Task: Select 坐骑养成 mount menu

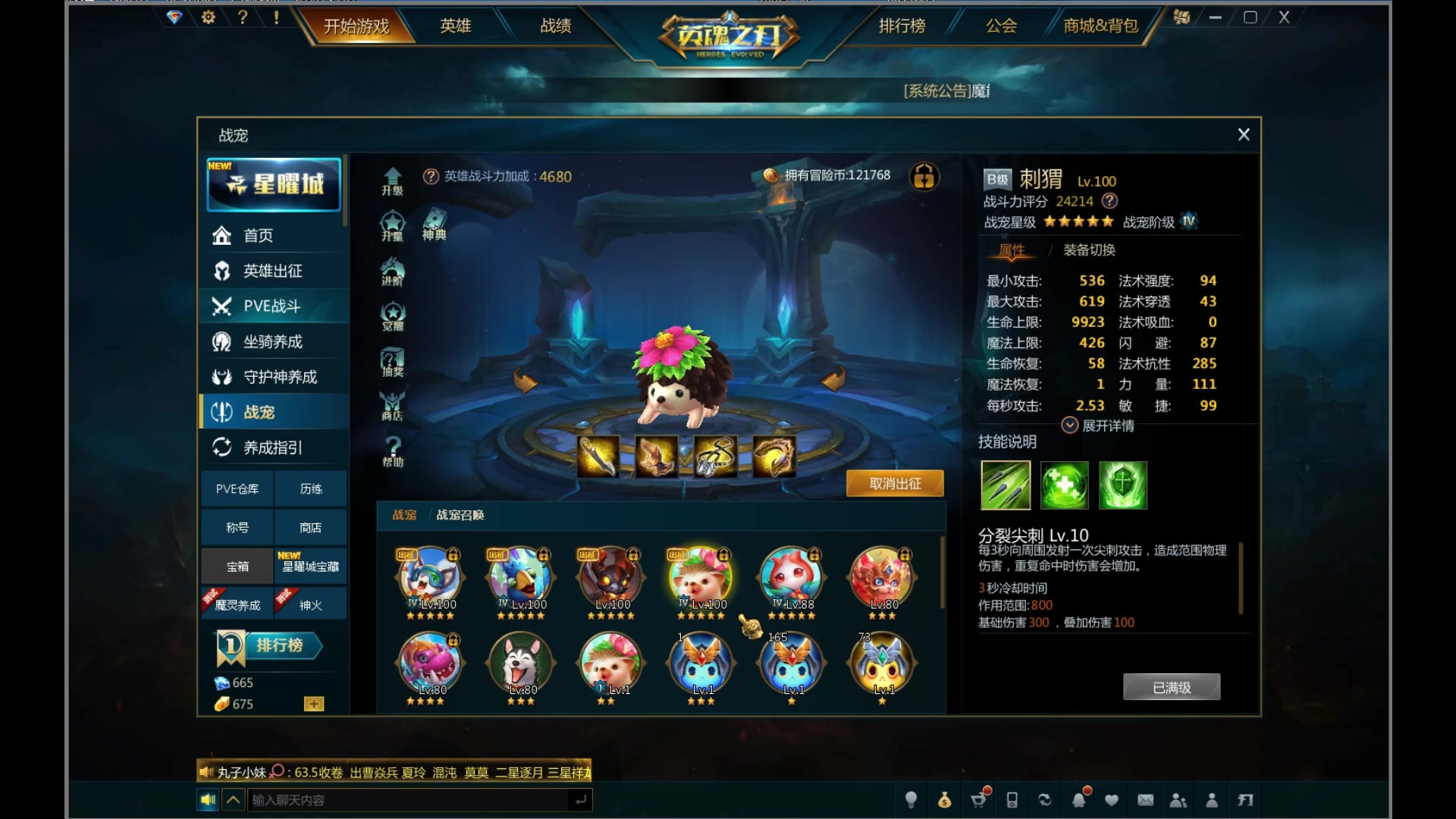Action: point(273,342)
